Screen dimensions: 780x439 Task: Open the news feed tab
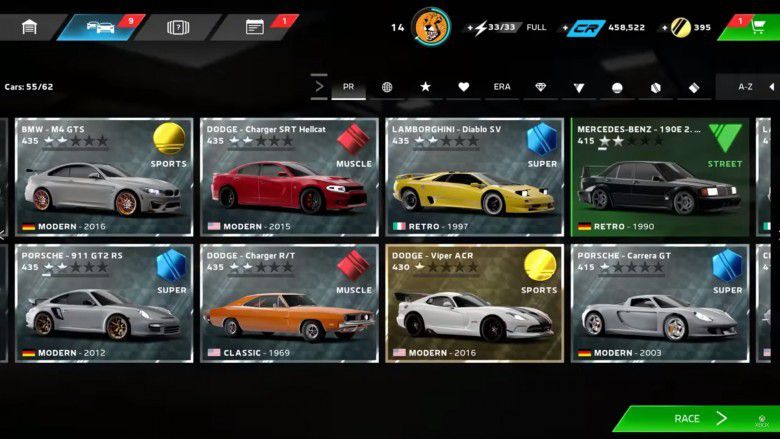[255, 27]
